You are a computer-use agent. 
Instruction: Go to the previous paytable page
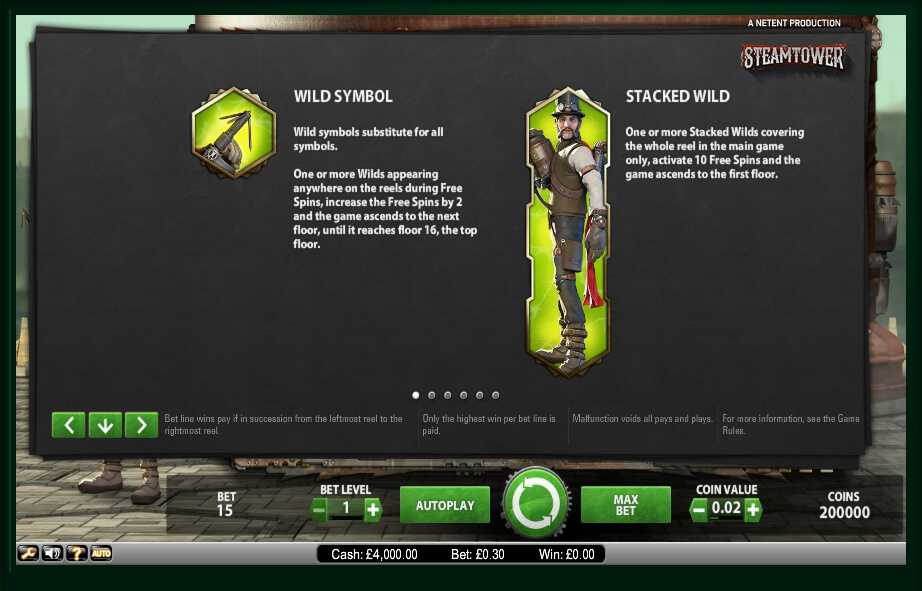(68, 425)
